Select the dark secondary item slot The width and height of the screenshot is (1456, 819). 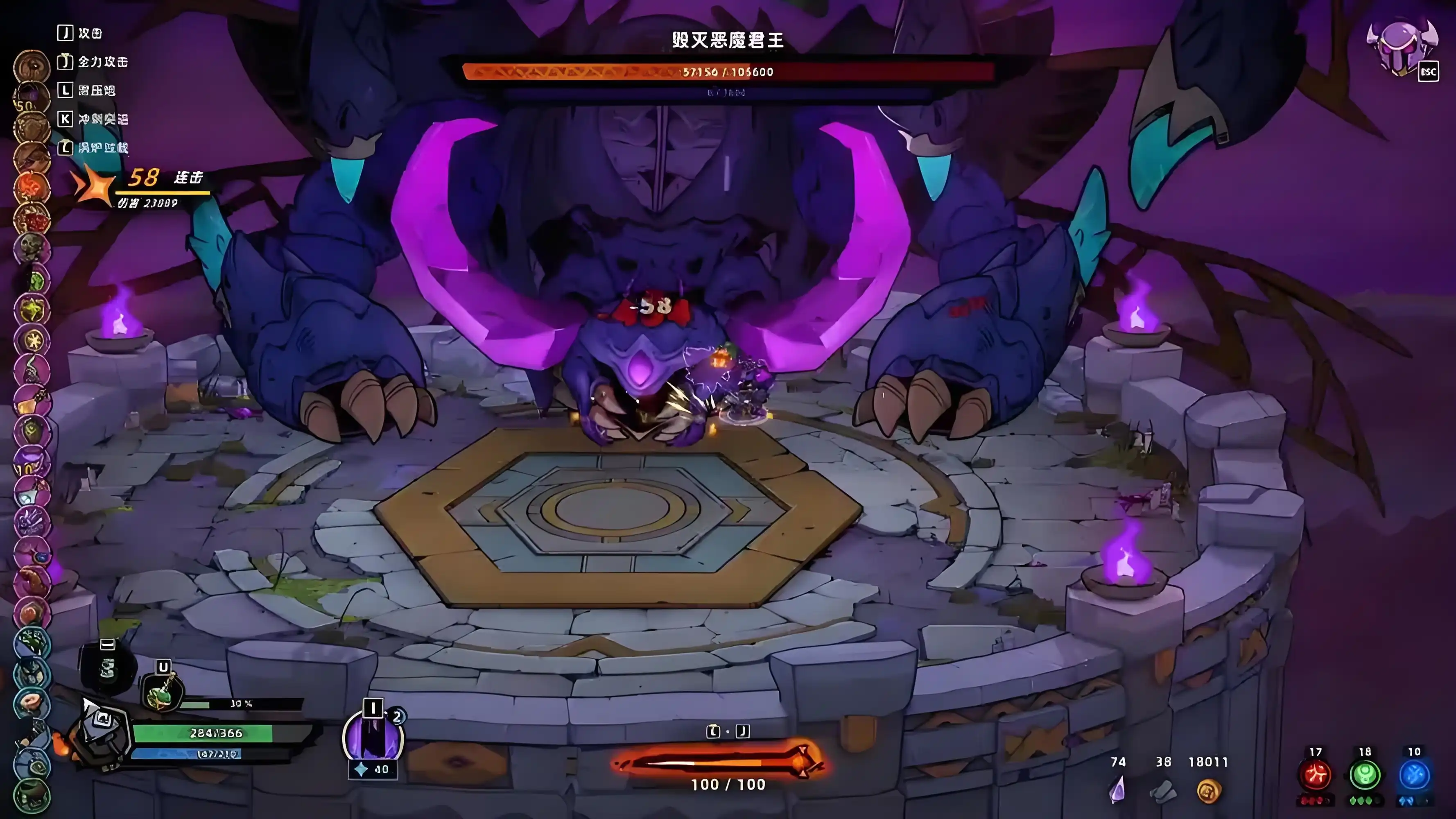tap(107, 667)
